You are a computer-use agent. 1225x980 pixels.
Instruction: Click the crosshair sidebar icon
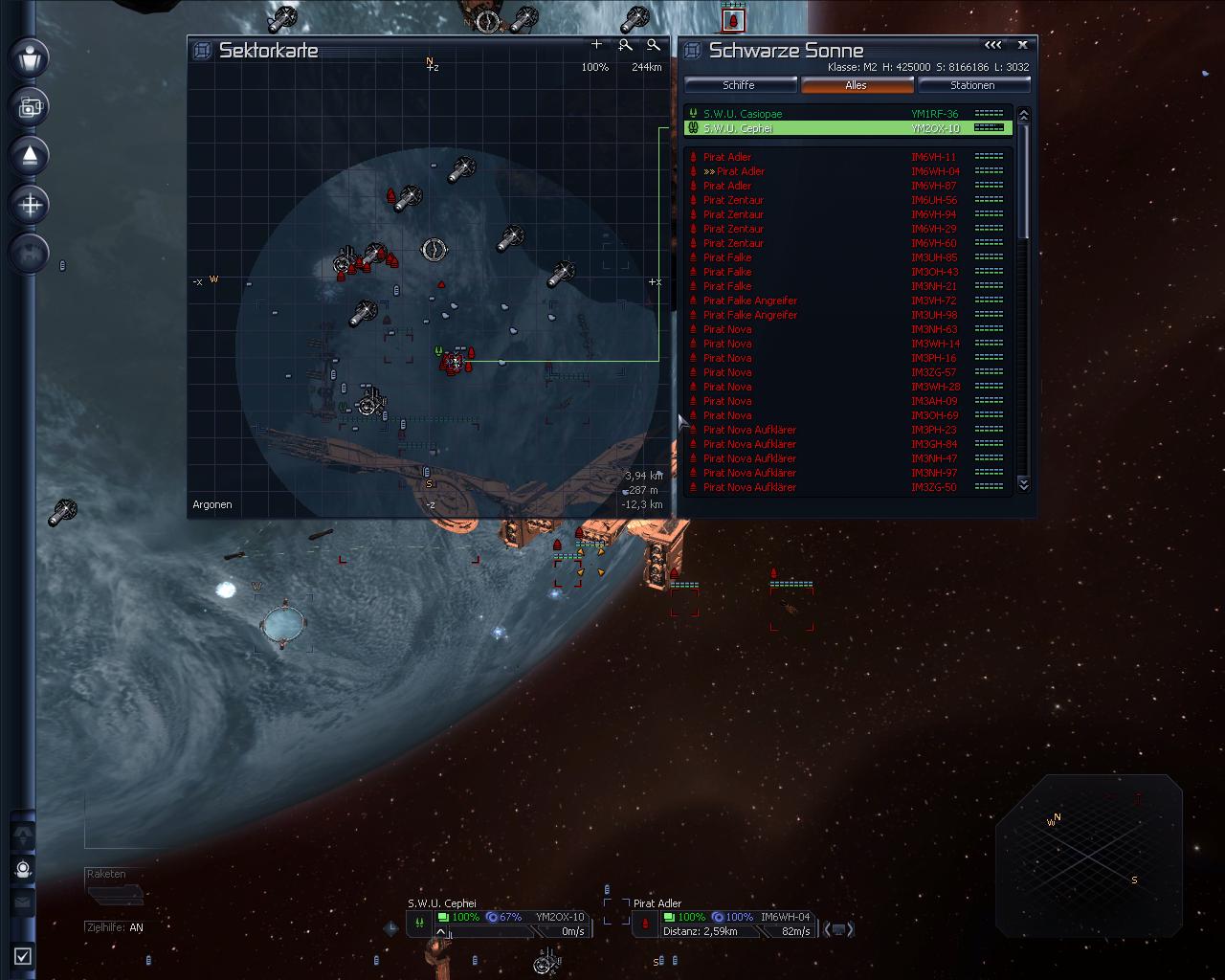point(30,204)
